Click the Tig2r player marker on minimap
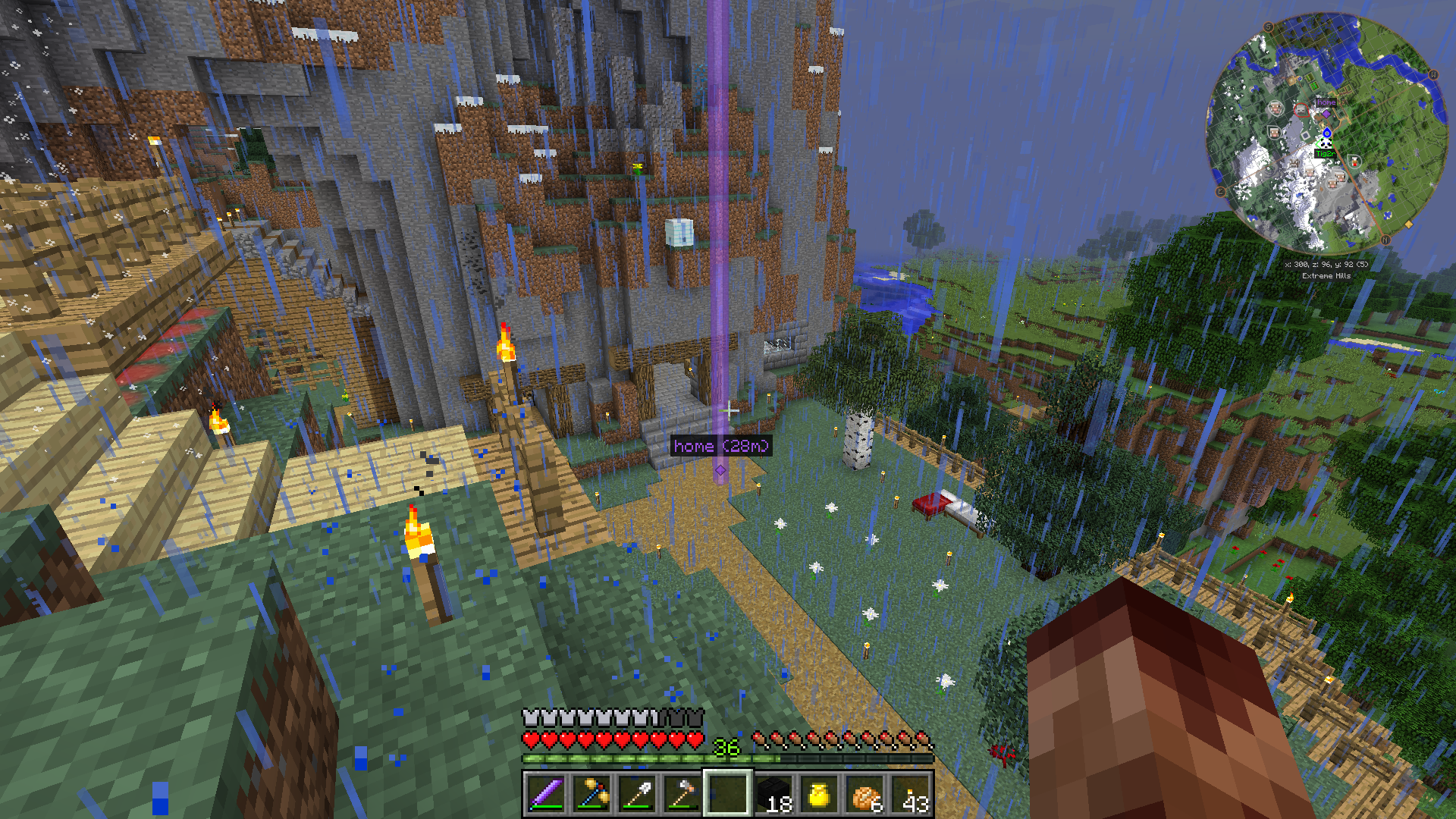The height and width of the screenshot is (819, 1456). (x=1326, y=144)
